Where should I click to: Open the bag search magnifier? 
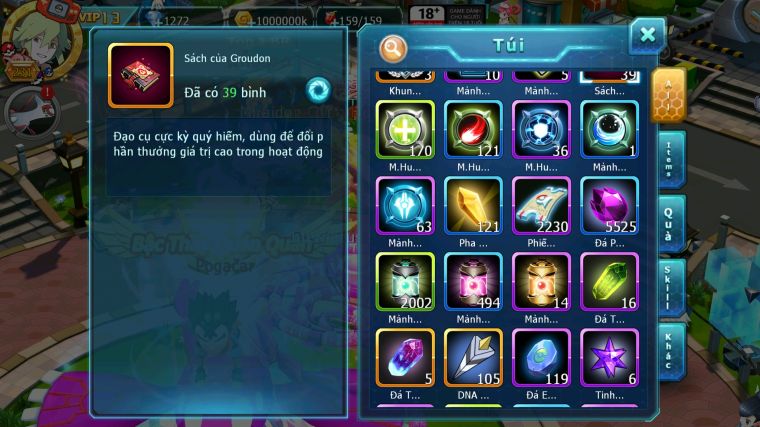click(394, 48)
